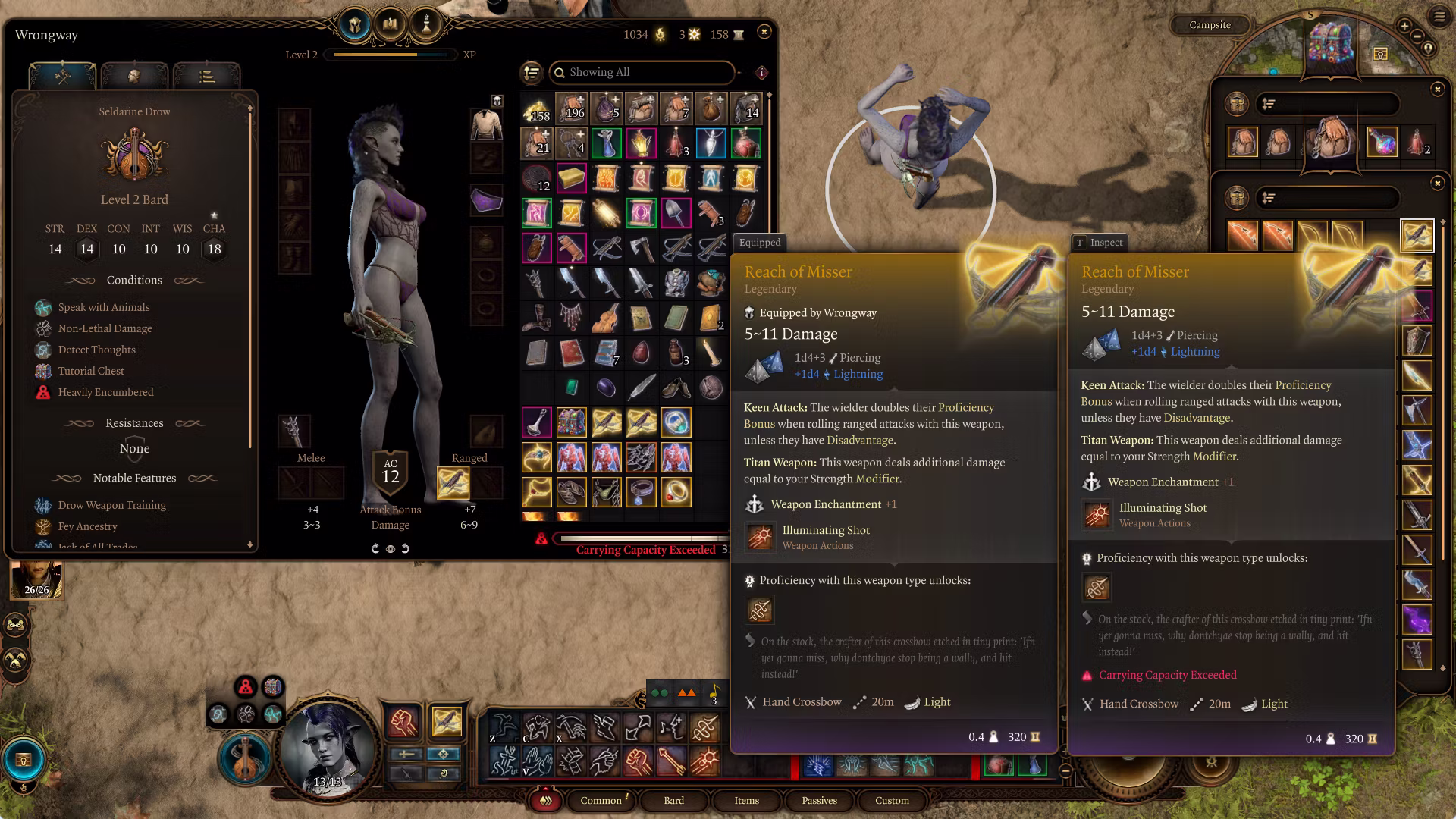Screen dimensions: 1456x819
Task: Open the Items hotbar tab
Action: click(746, 800)
